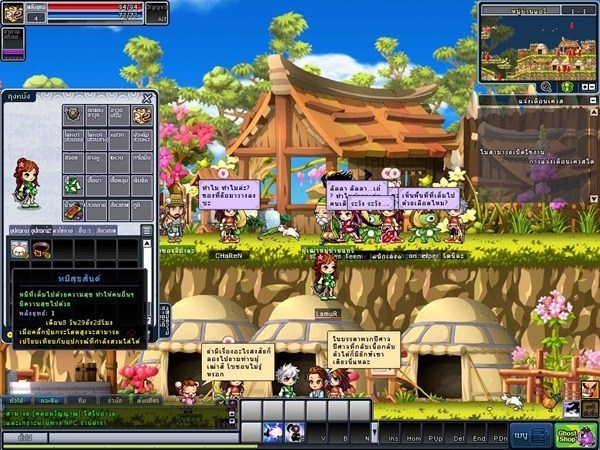The image size is (600, 450).
Task: Close the inventory window
Action: [148, 98]
